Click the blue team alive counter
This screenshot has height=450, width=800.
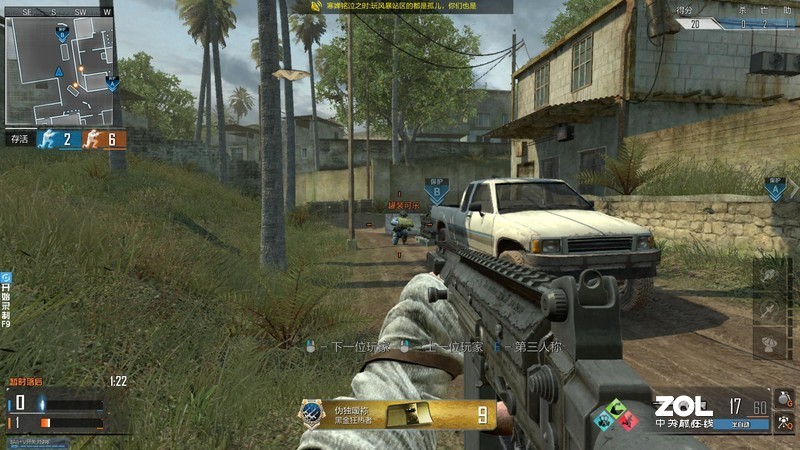(58, 139)
